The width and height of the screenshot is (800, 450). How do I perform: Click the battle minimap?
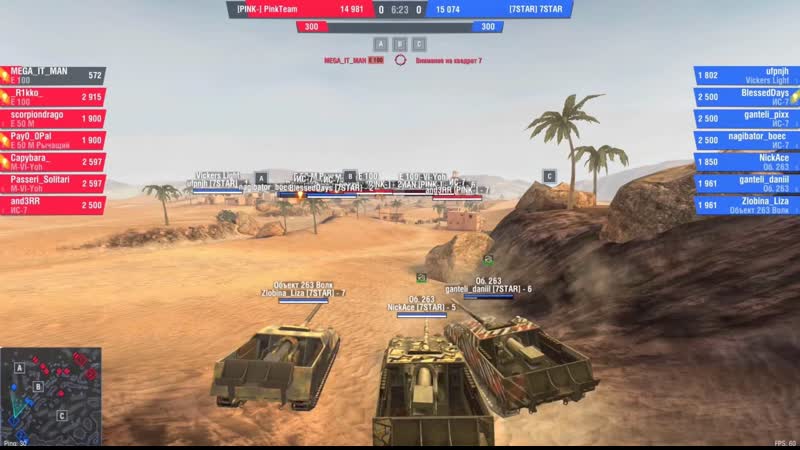click(x=51, y=392)
